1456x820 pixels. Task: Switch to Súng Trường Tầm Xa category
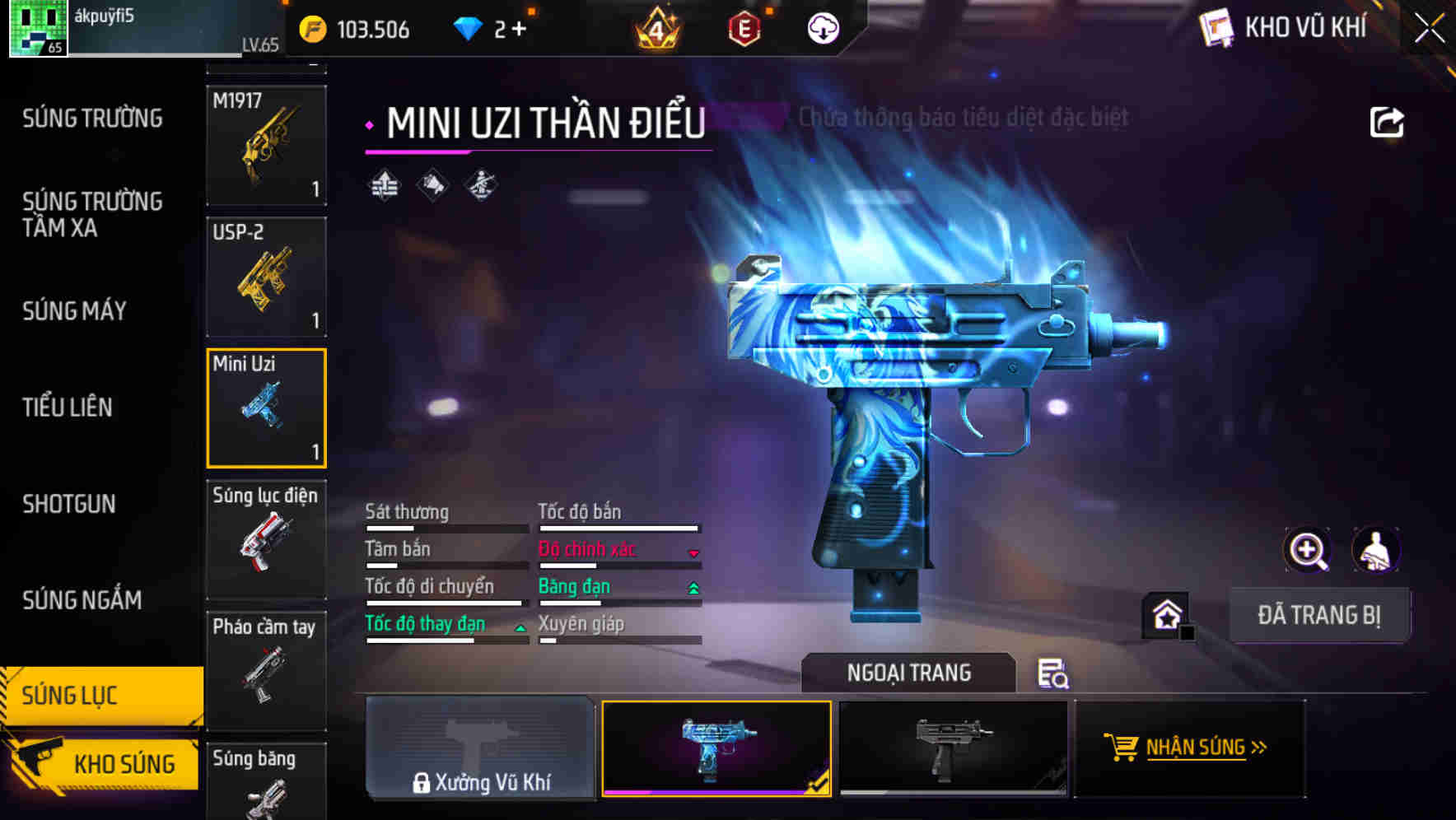92,214
